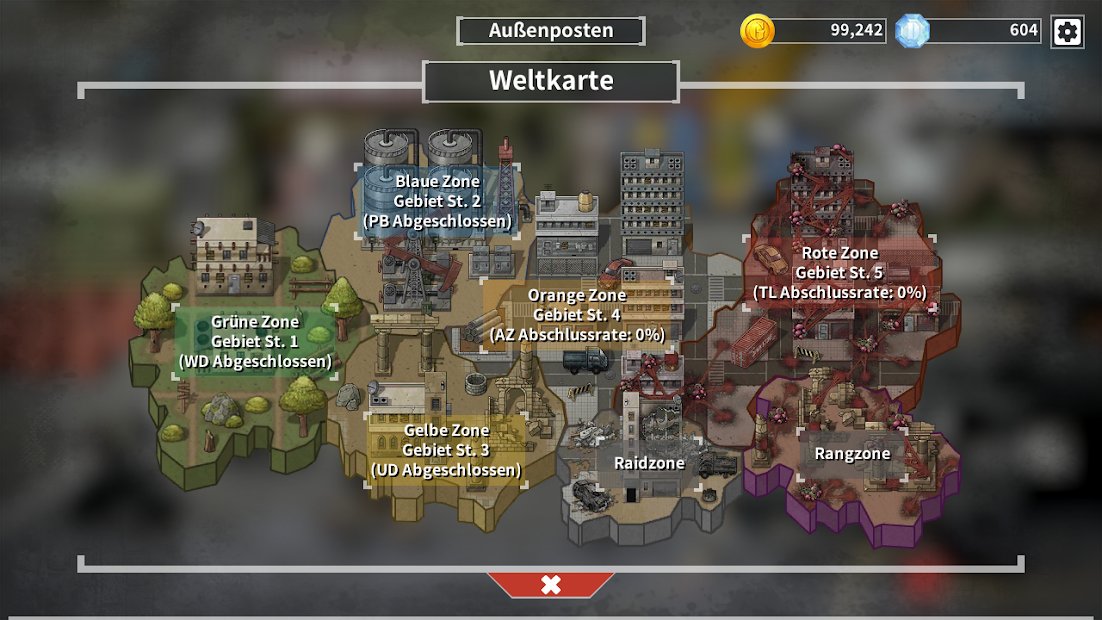This screenshot has width=1102, height=620.
Task: Open the Gelbe Zone area
Action: pos(446,449)
